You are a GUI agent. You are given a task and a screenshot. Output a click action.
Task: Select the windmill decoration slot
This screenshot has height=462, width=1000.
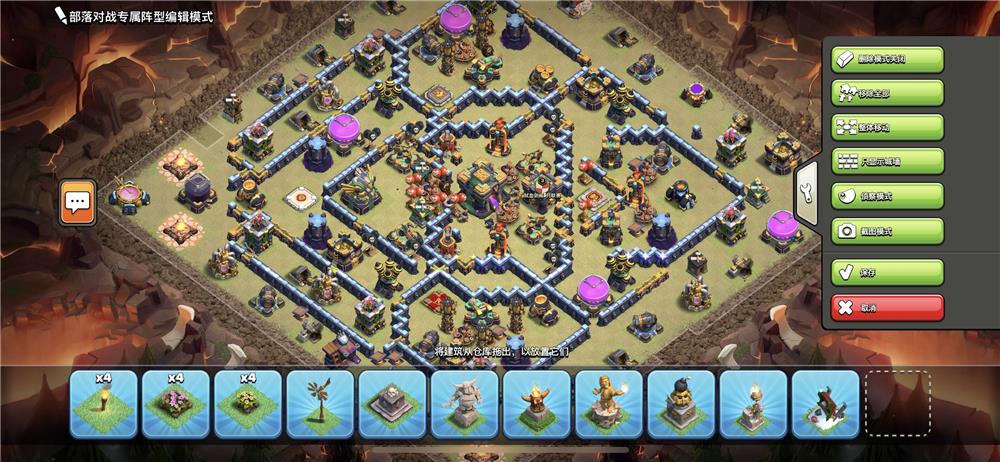(320, 403)
